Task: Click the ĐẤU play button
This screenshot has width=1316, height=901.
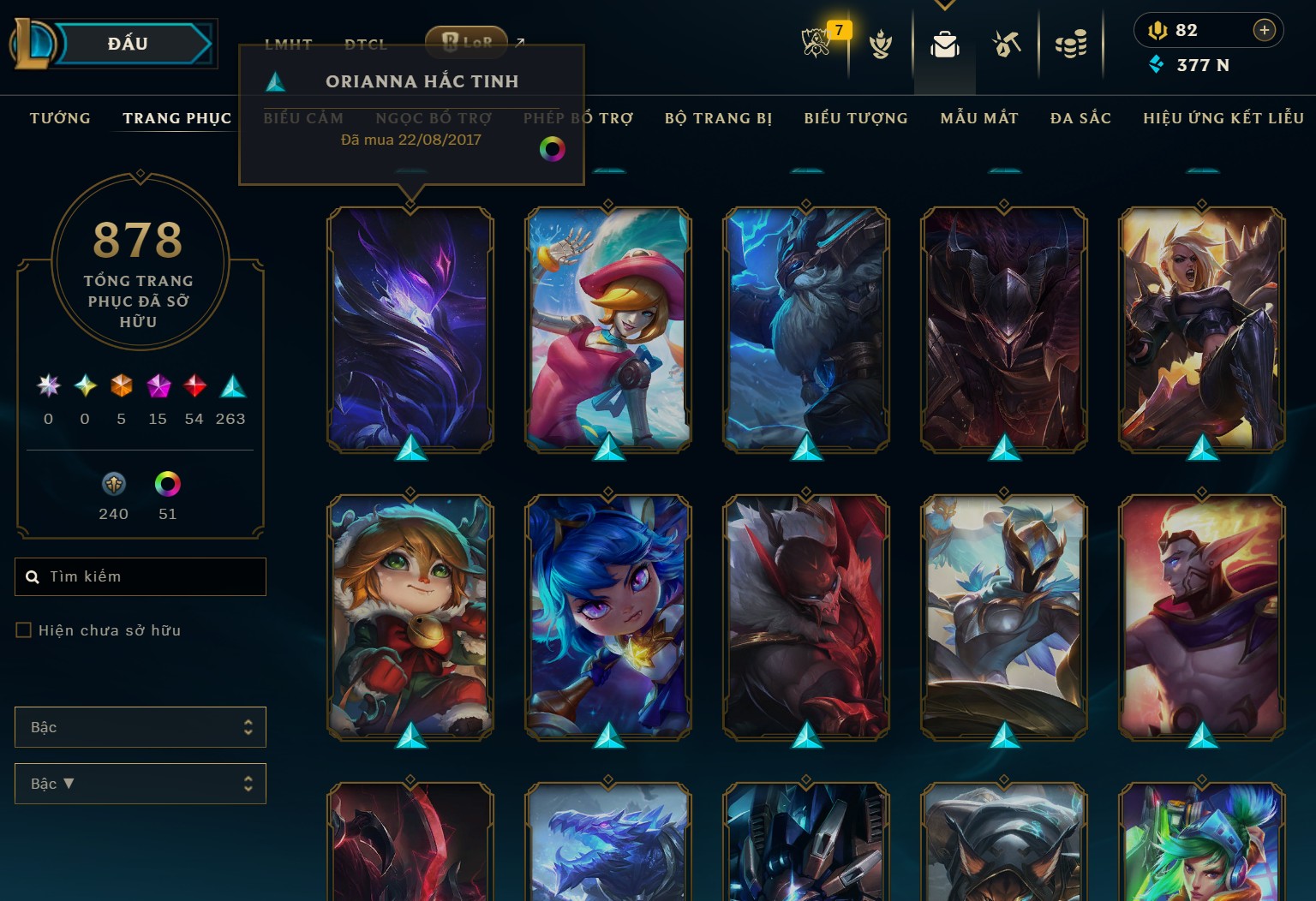Action: [127, 44]
